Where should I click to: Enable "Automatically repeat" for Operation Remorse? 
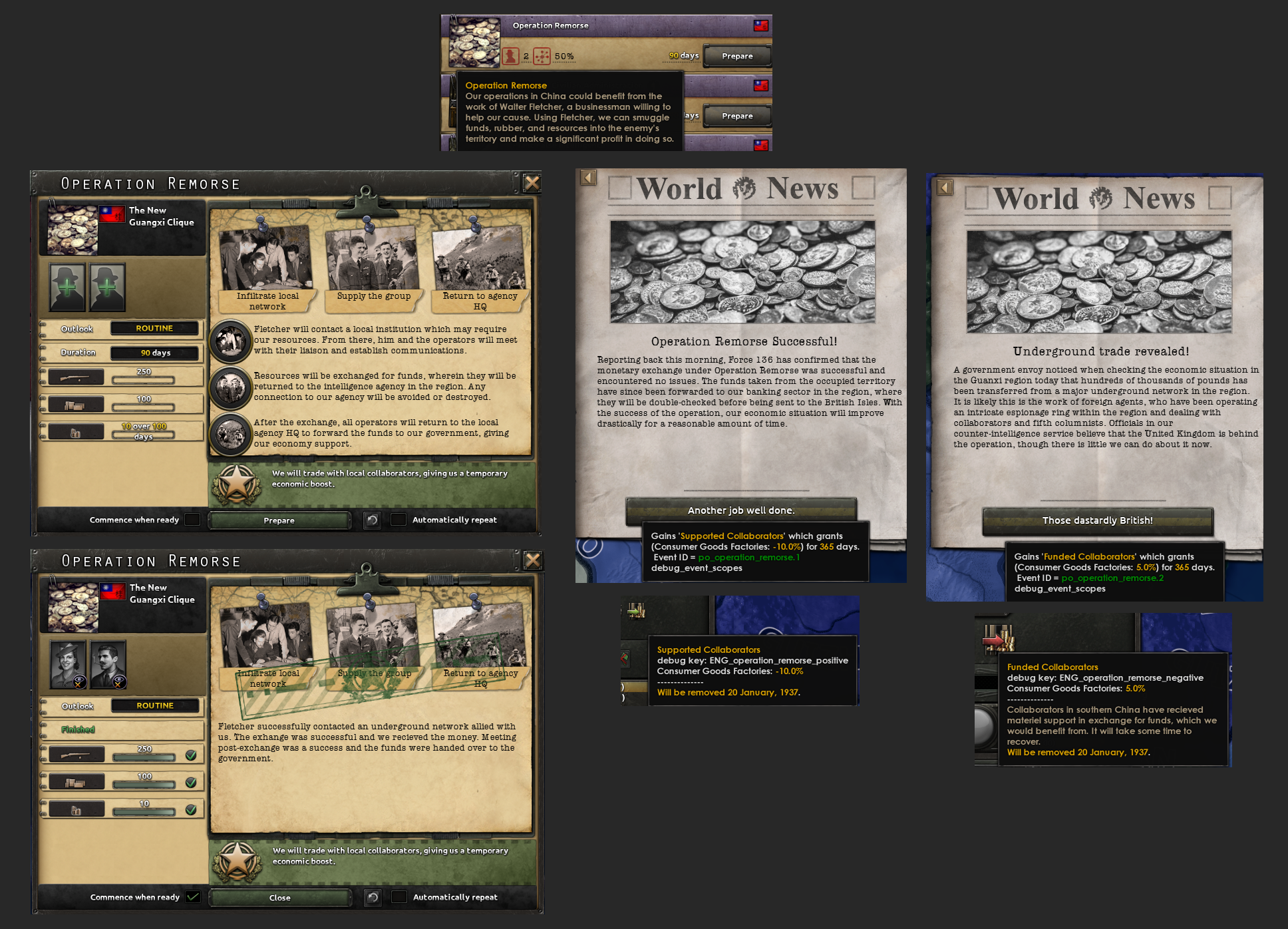399,520
